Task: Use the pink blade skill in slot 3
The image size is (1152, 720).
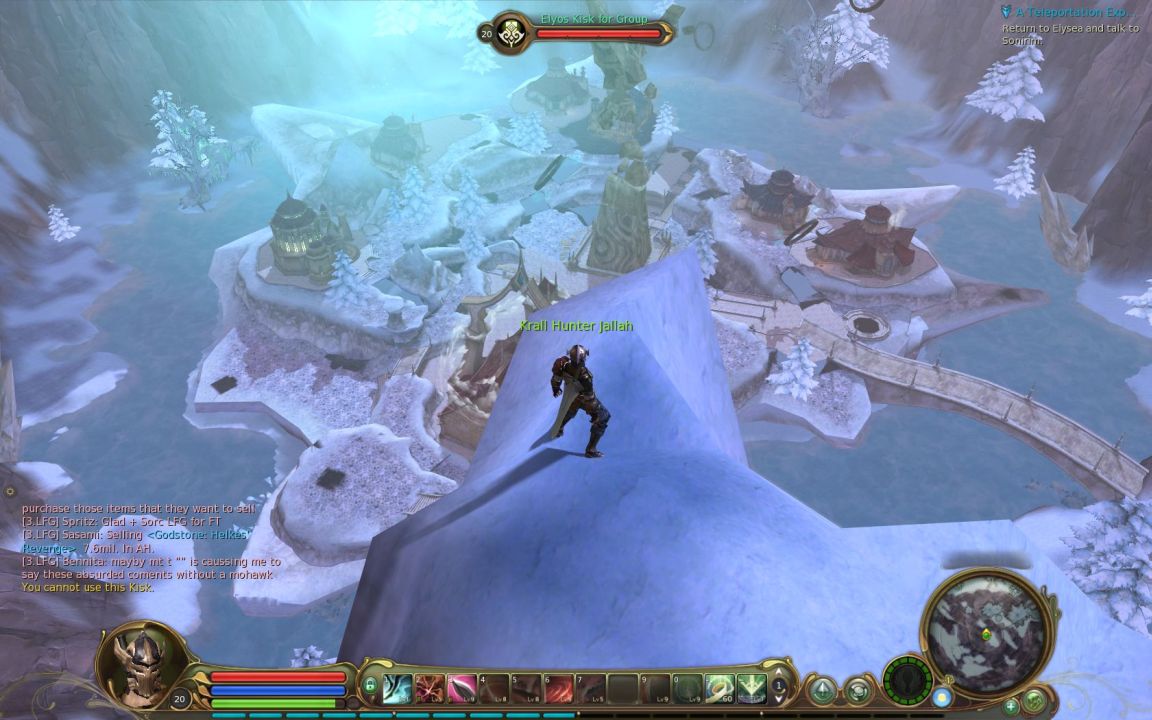Action: (462, 687)
